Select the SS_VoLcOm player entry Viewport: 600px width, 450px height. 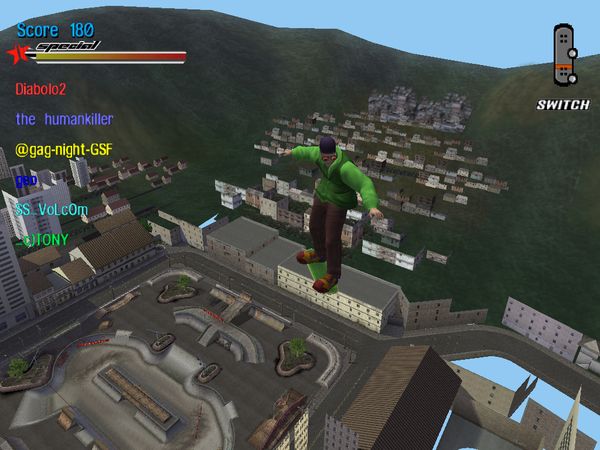click(52, 210)
